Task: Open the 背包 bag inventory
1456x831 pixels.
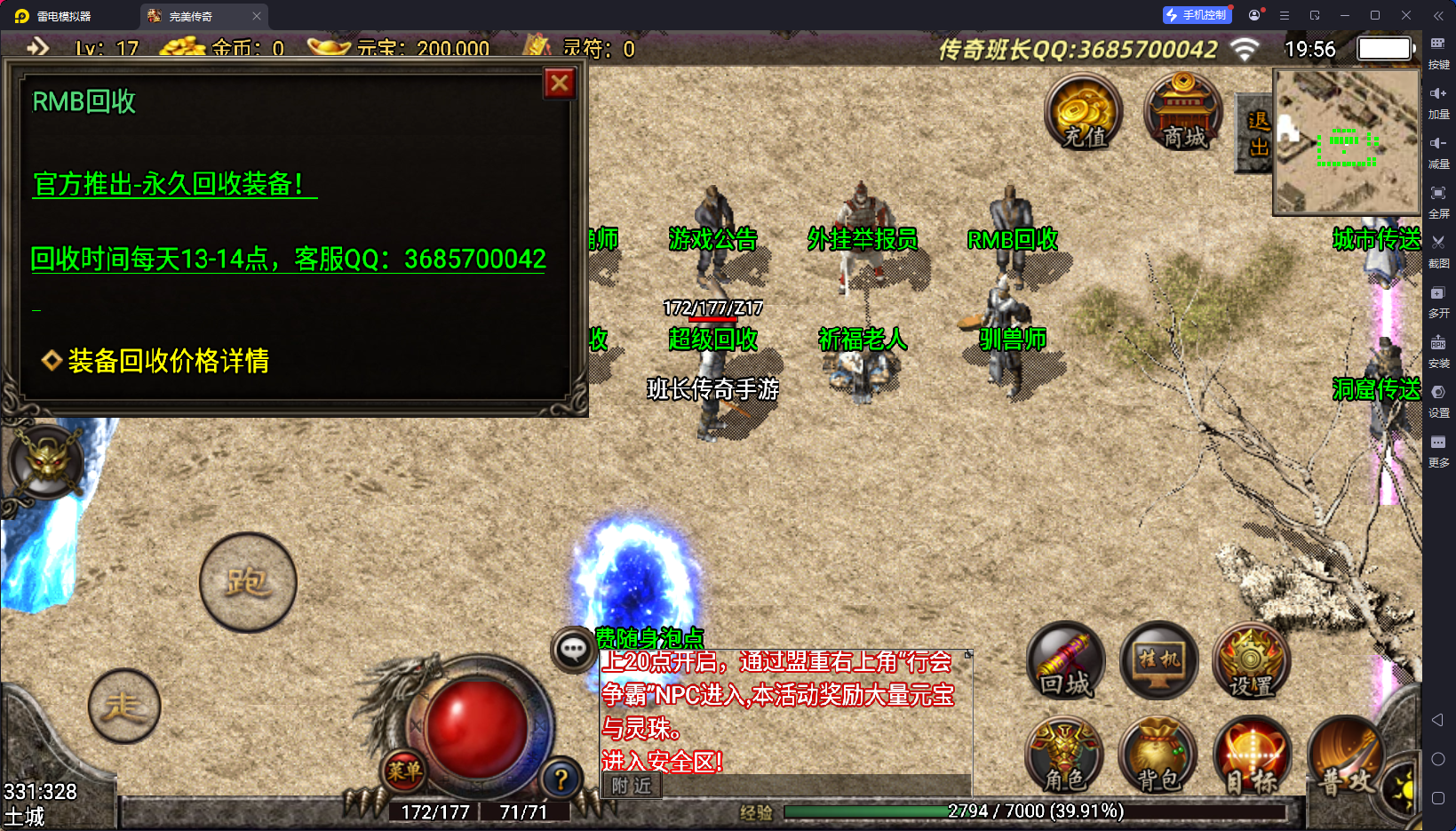Action: point(1158,755)
